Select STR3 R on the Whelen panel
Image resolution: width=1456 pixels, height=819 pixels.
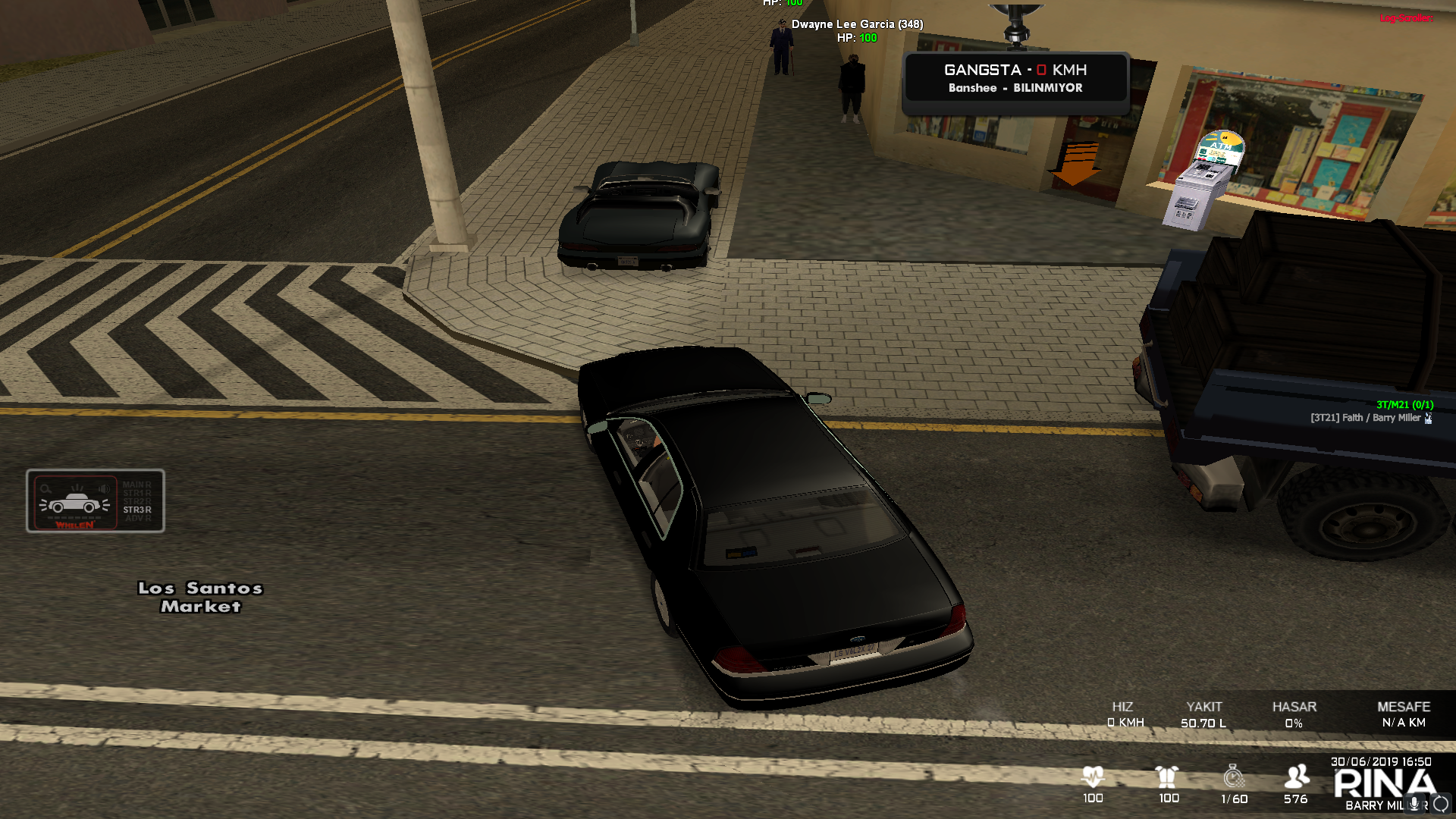click(x=137, y=510)
